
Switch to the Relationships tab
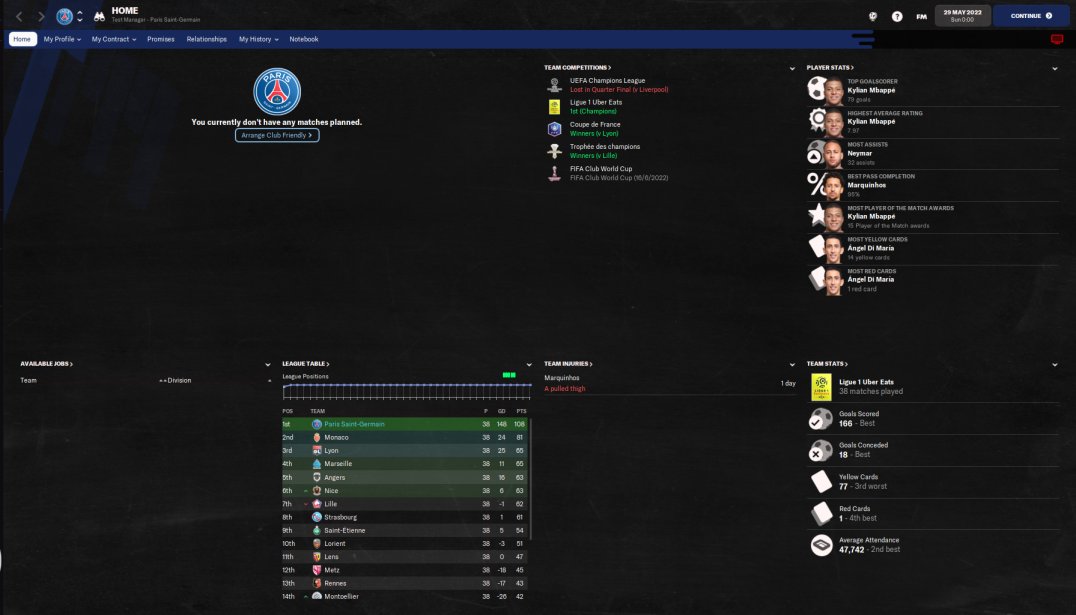(x=206, y=39)
